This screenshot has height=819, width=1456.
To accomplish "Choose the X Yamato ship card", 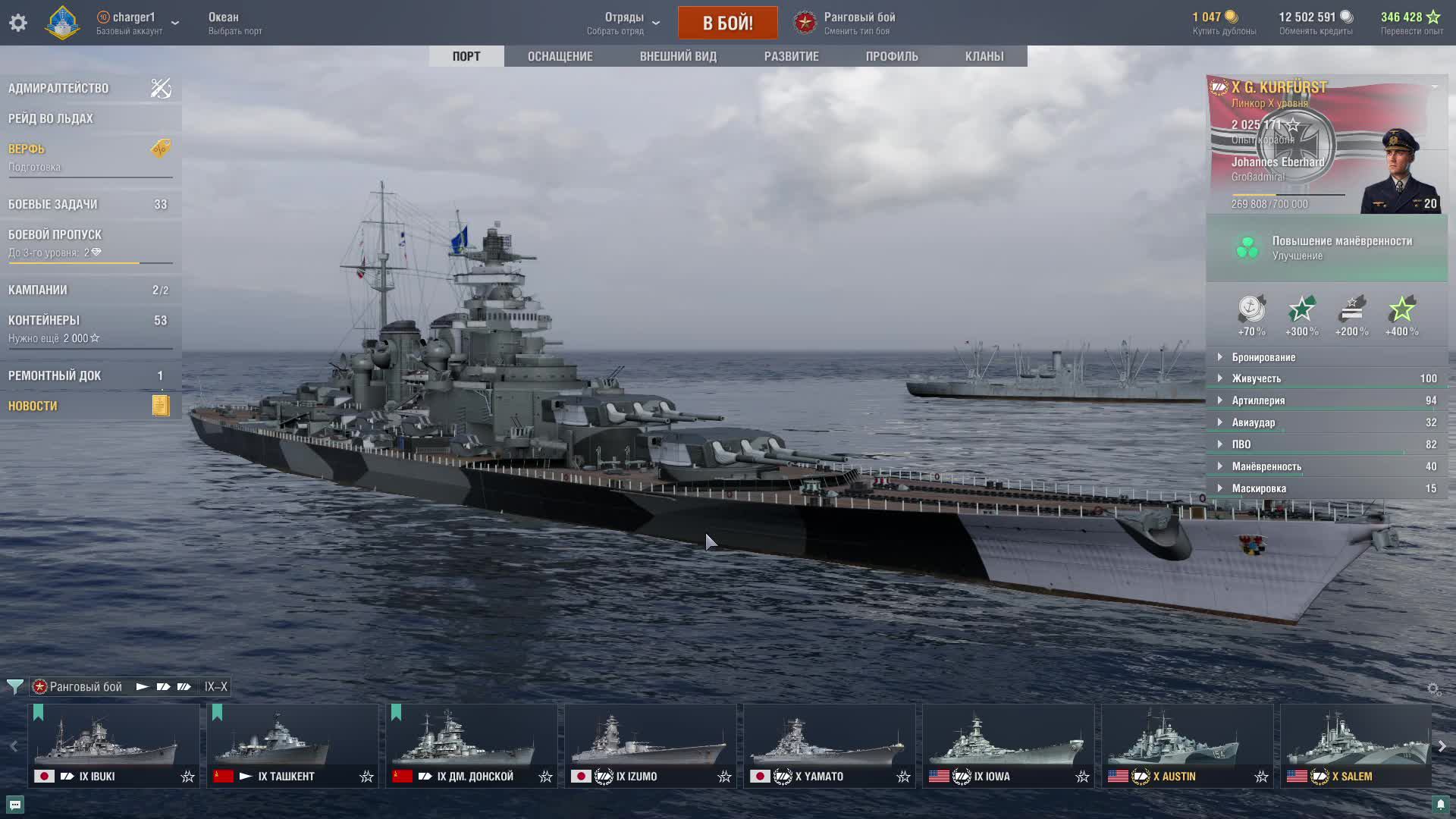I will point(829,745).
